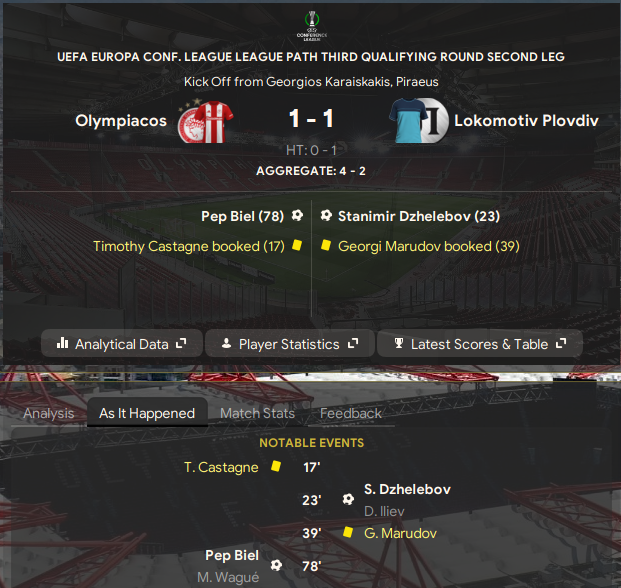This screenshot has width=621, height=588.
Task: Click S. Dzhelebov in the events timeline
Action: click(407, 490)
